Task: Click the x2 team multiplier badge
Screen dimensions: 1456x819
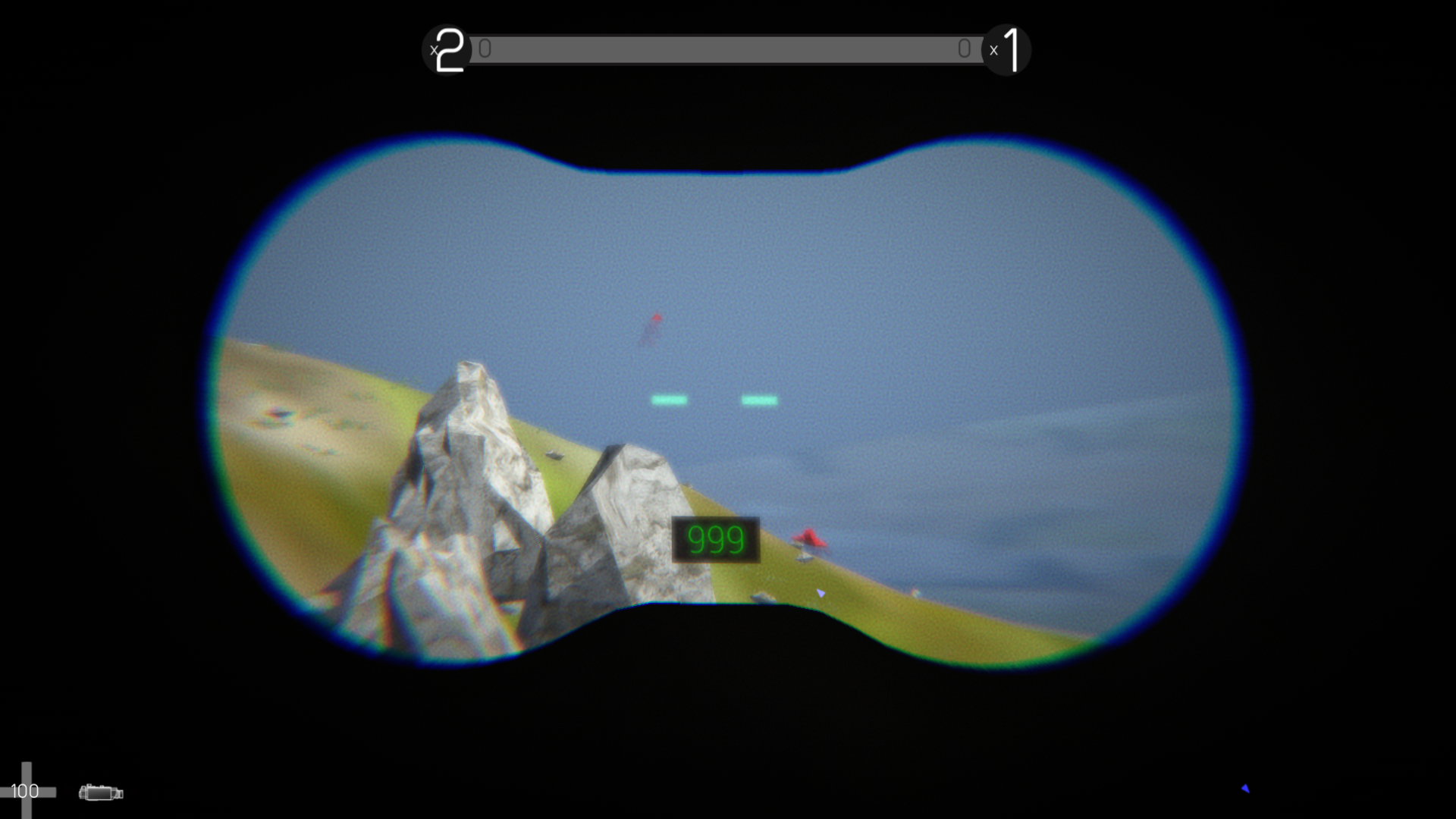Action: (x=446, y=50)
